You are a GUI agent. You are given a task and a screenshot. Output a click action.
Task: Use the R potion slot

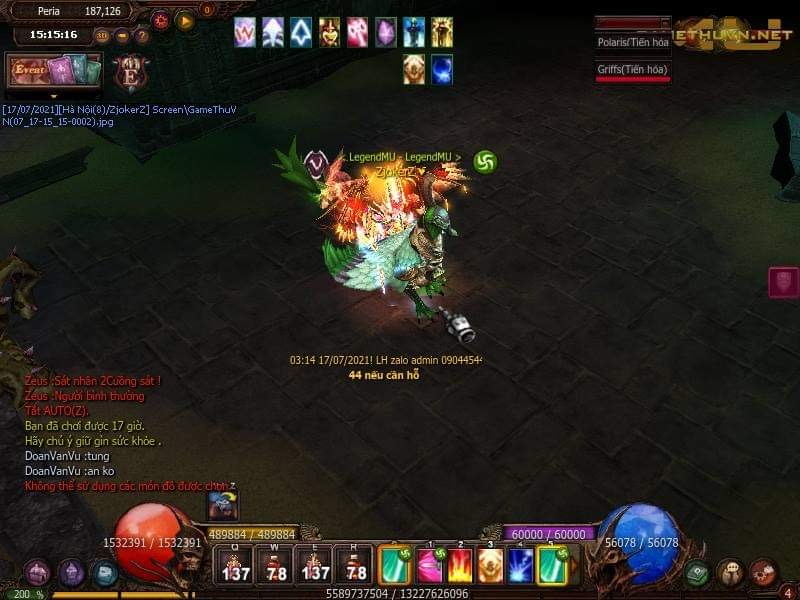(x=355, y=565)
